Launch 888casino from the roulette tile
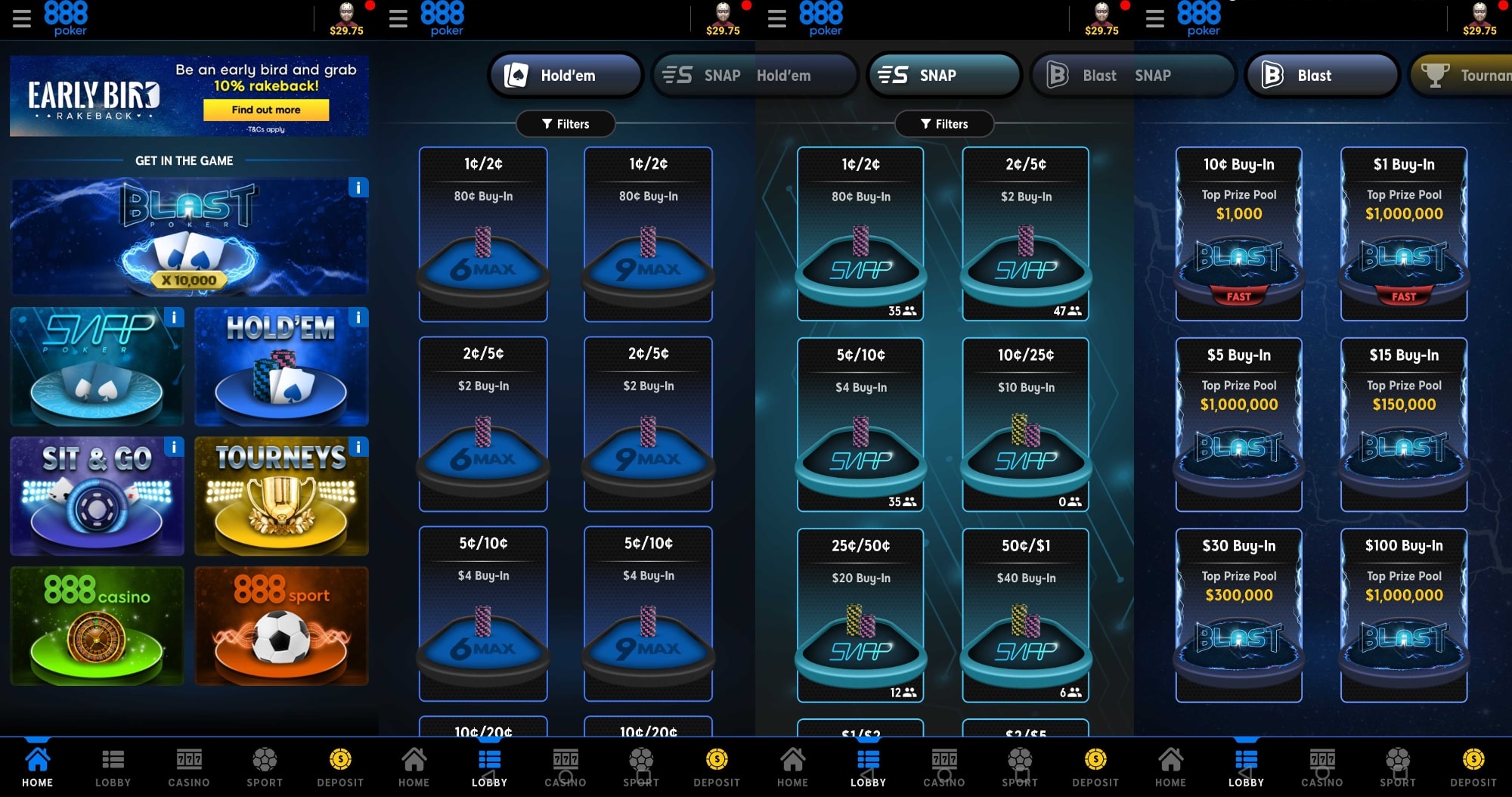The width and height of the screenshot is (1512, 797). (x=96, y=625)
